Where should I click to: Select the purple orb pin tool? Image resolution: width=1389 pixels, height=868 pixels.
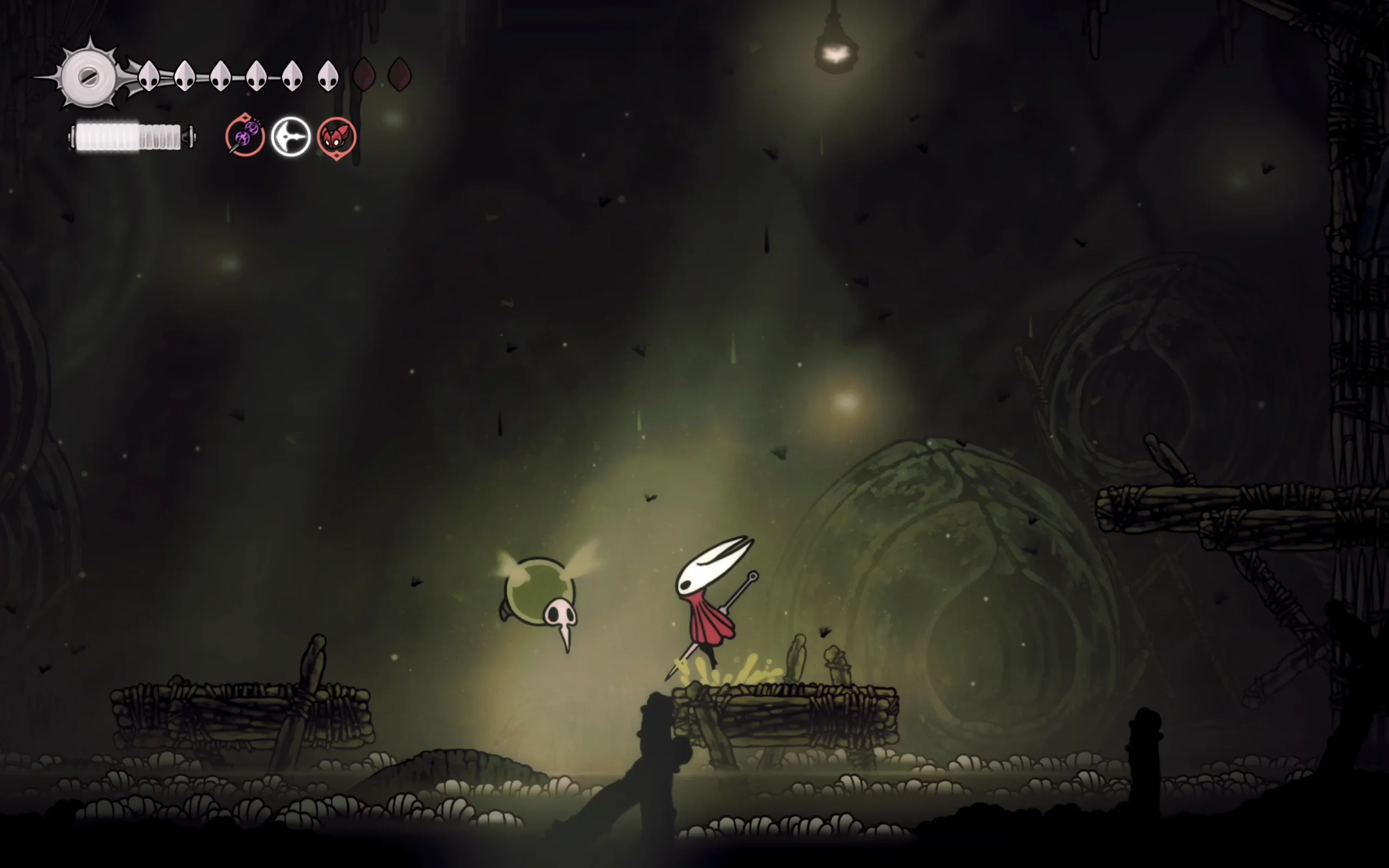(245, 136)
